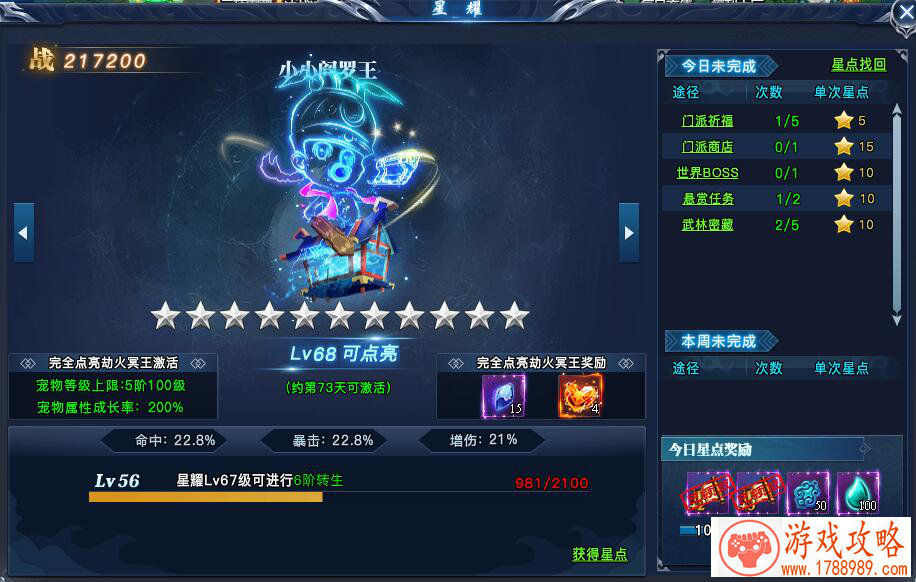Click the 获得星点 link
This screenshot has width=916, height=582.
click(600, 554)
